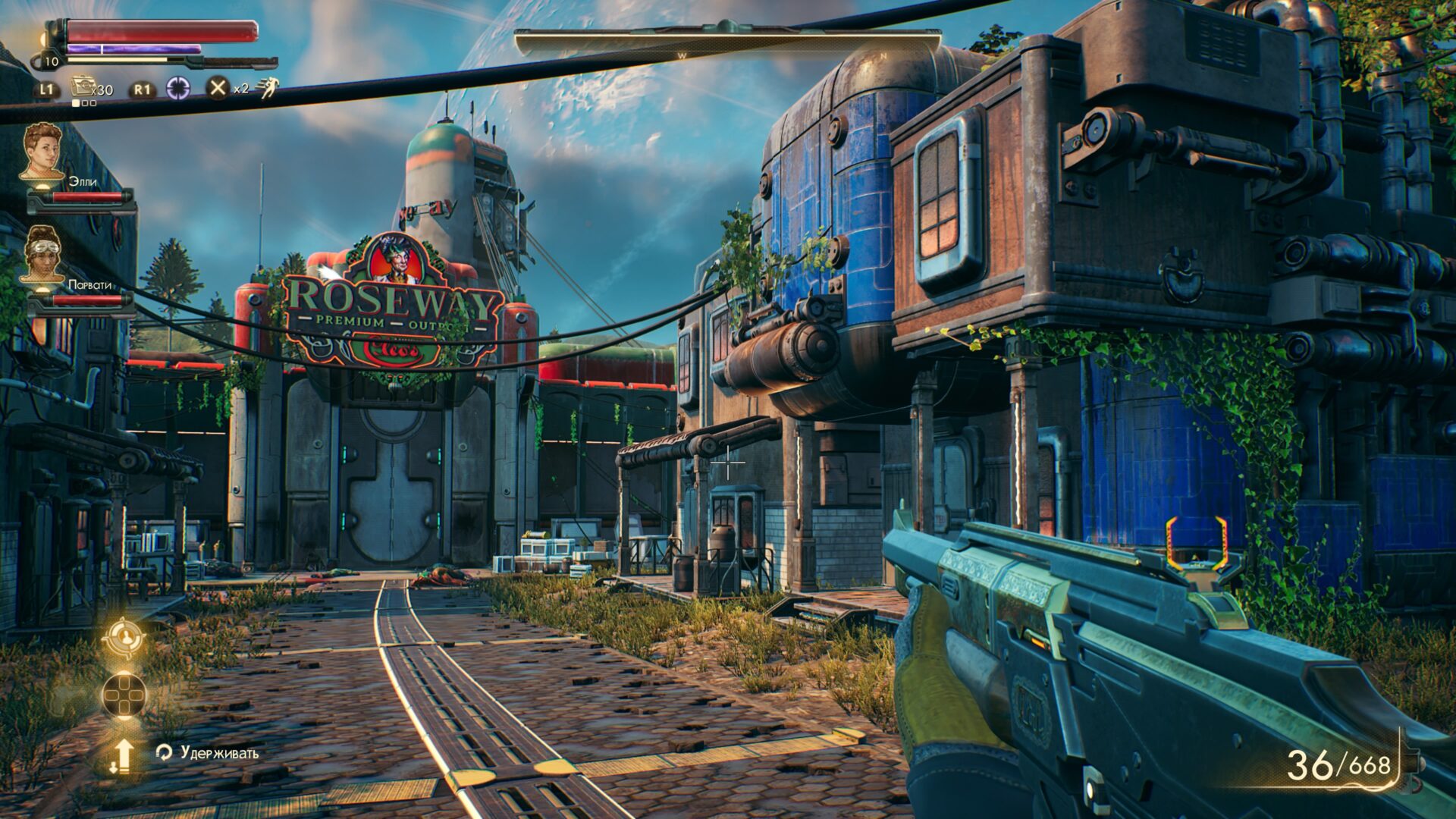
Task: Select the running figure dodge icon
Action: click(x=267, y=88)
